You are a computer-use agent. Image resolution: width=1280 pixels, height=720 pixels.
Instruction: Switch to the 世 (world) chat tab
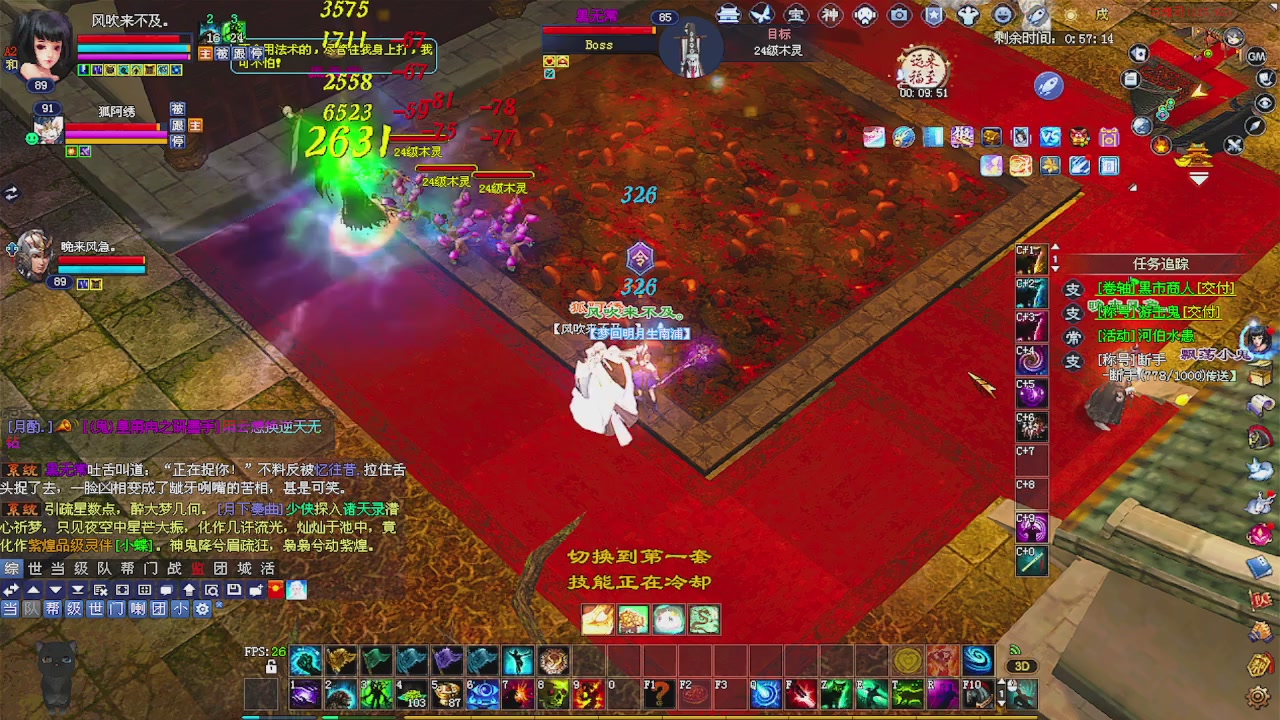coord(34,569)
